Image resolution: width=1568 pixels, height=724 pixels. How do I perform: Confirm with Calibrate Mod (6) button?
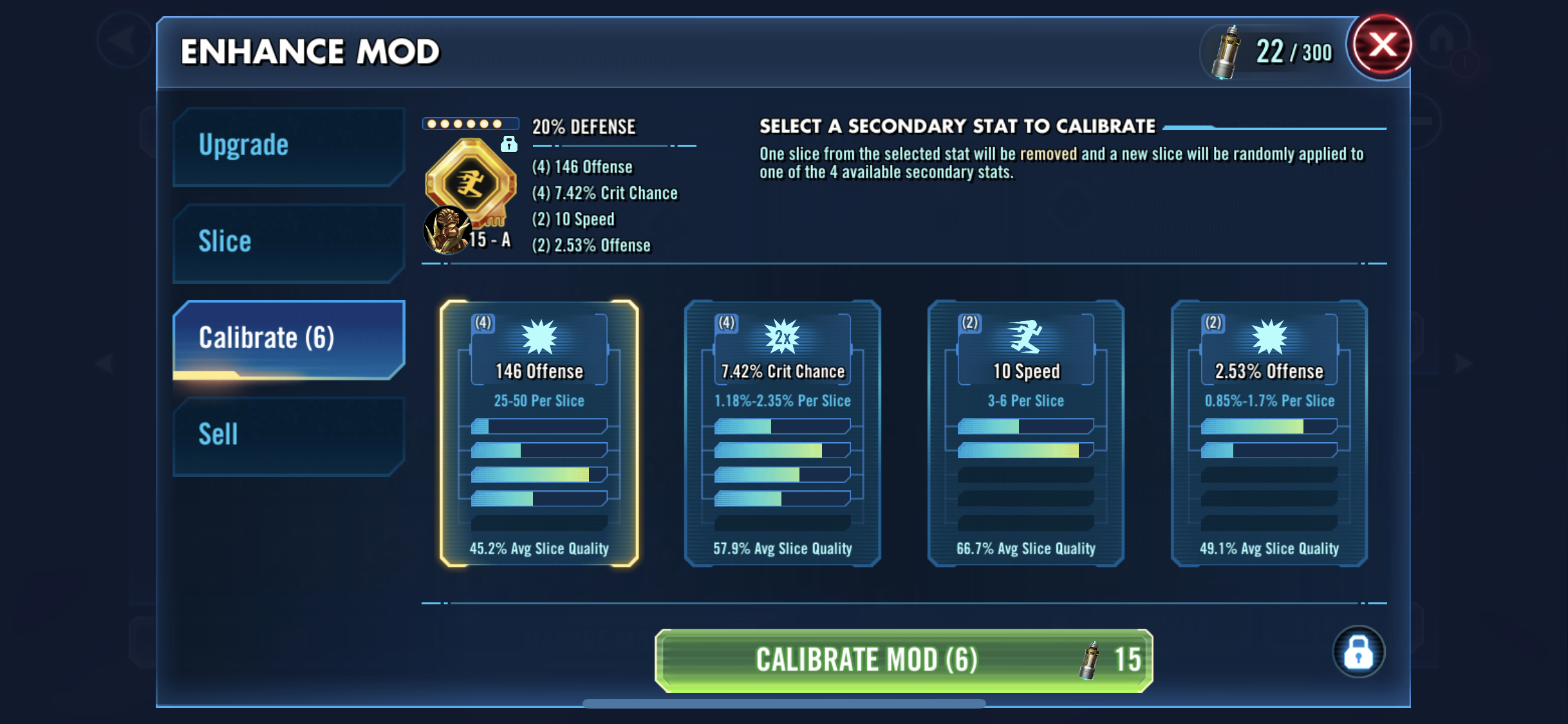click(903, 660)
